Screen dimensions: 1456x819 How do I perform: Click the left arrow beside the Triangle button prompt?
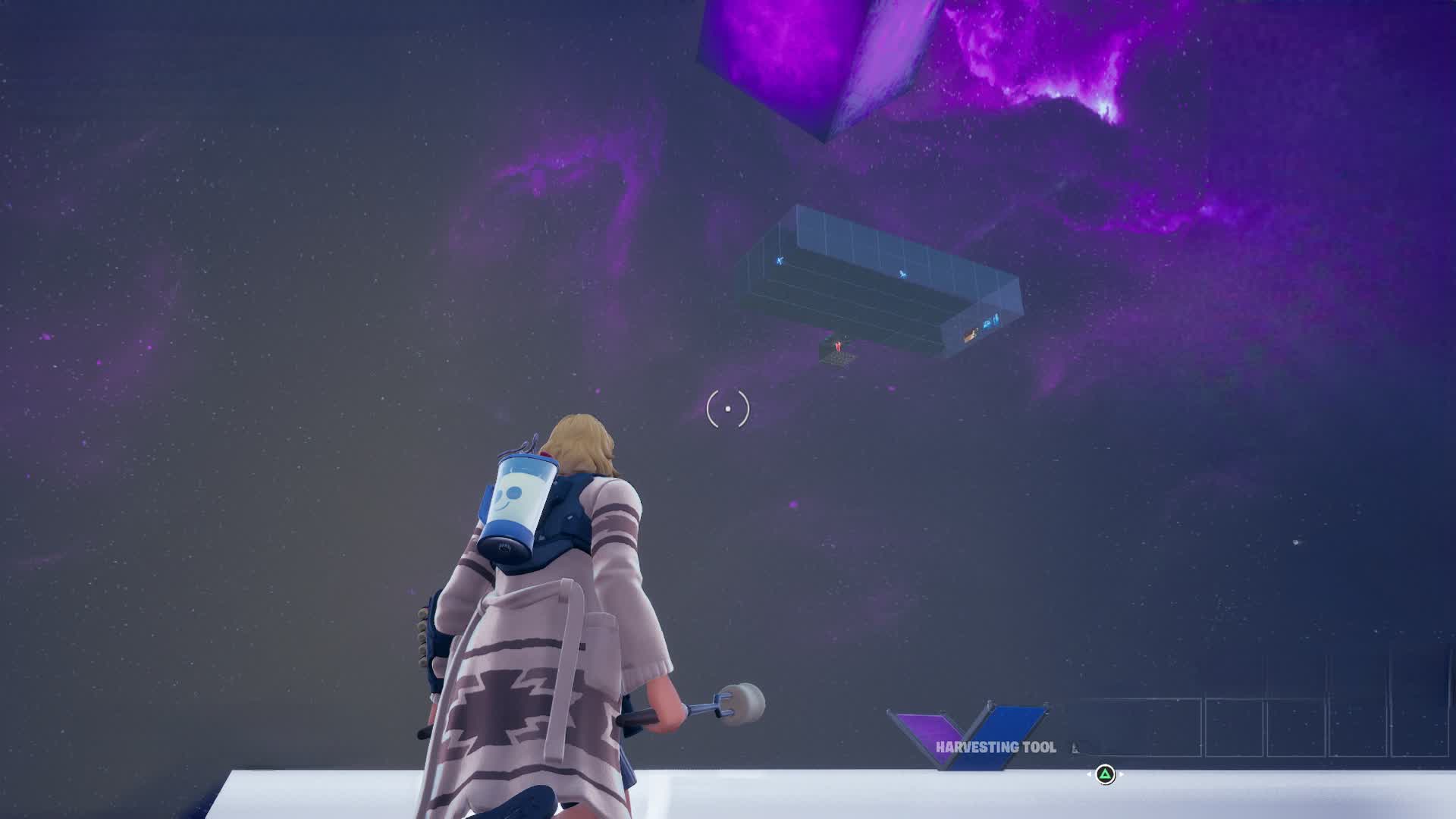click(x=1090, y=773)
